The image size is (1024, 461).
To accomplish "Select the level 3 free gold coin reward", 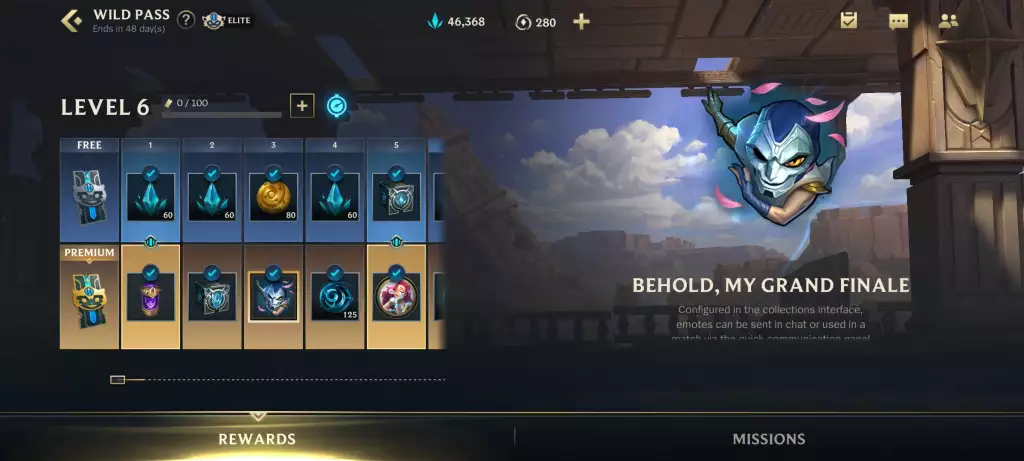I will 273,196.
